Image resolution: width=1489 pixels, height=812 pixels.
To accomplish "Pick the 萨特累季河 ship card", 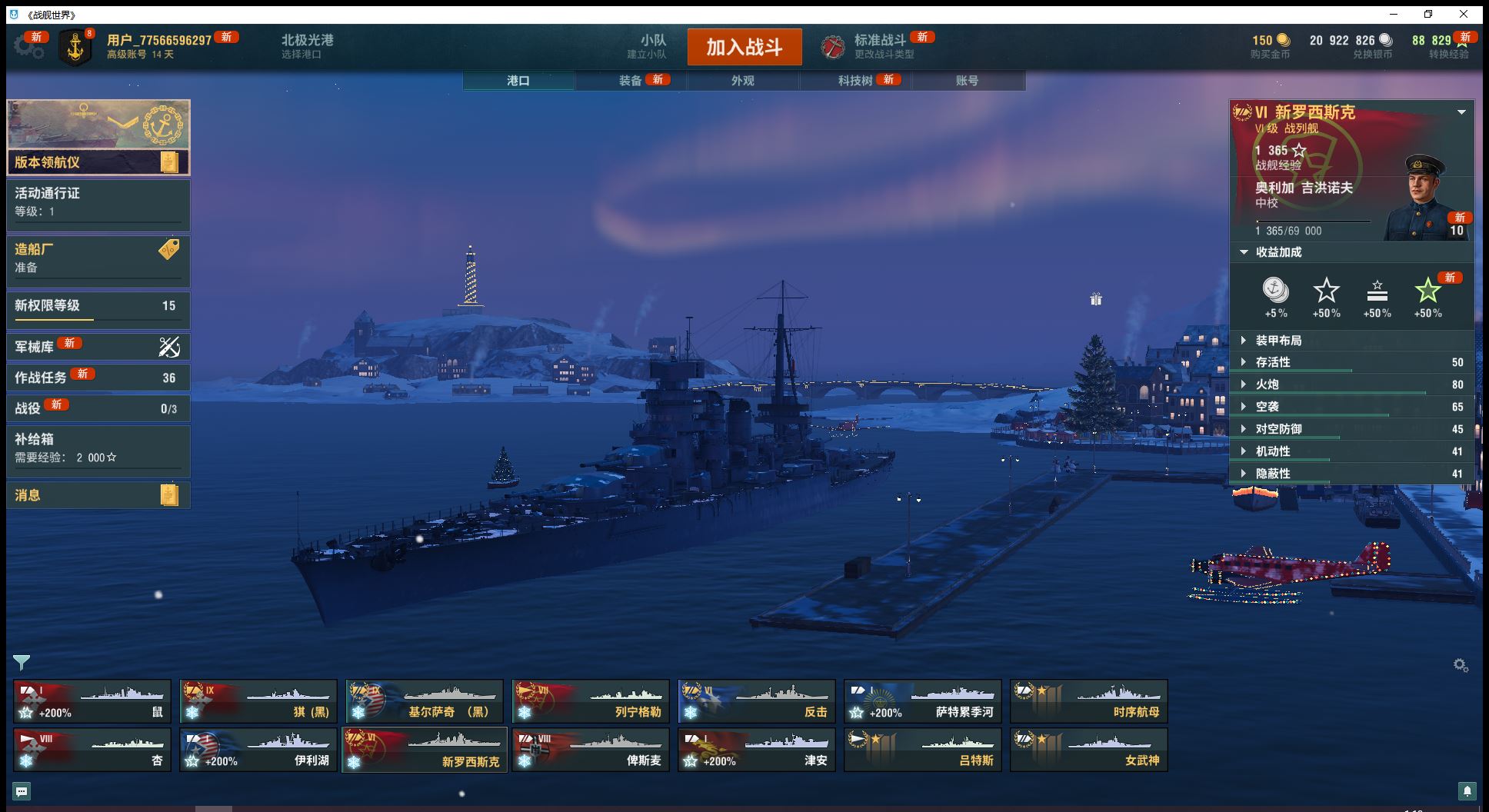I will tap(922, 701).
